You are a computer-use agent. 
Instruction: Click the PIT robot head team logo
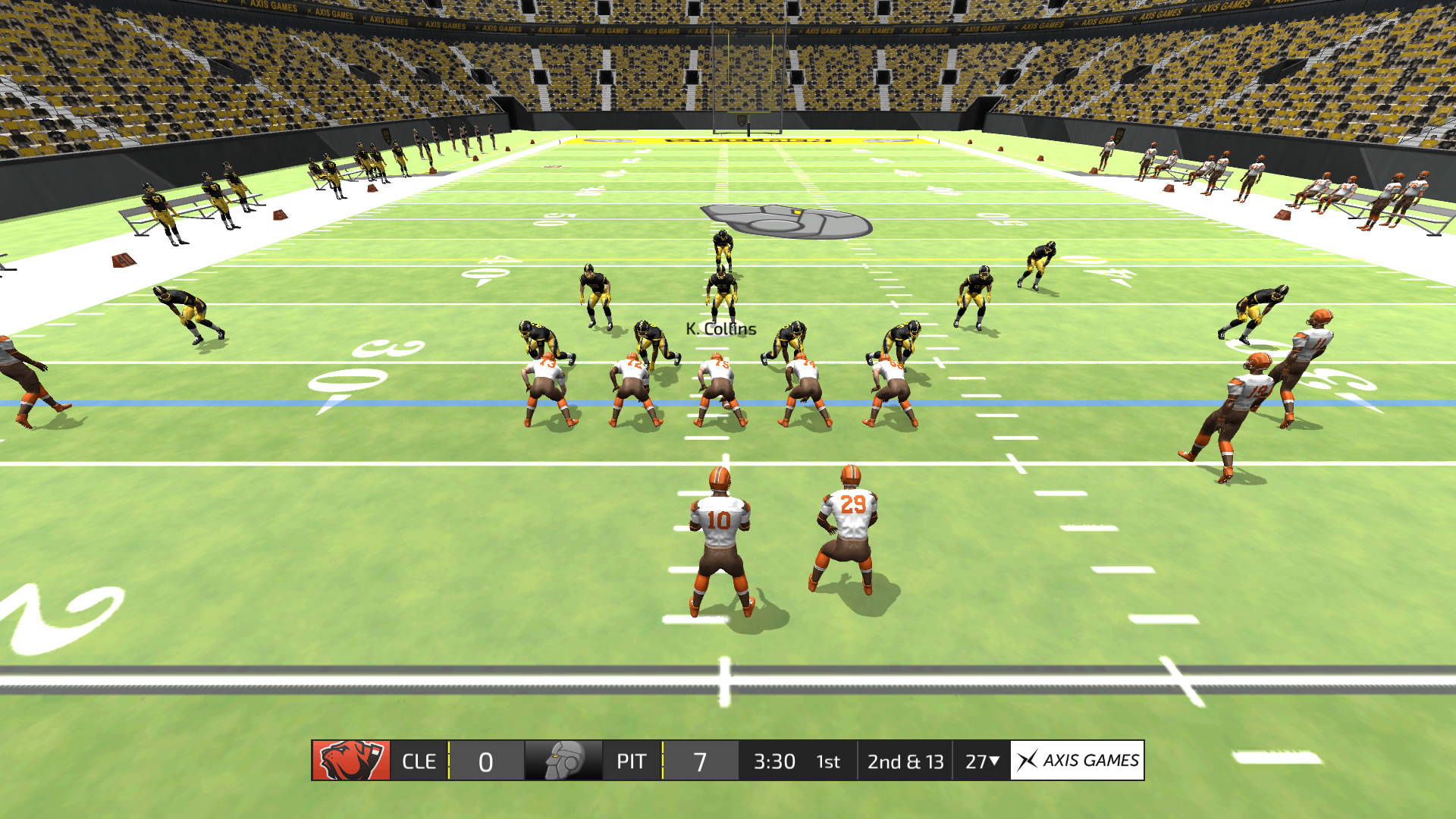click(564, 761)
